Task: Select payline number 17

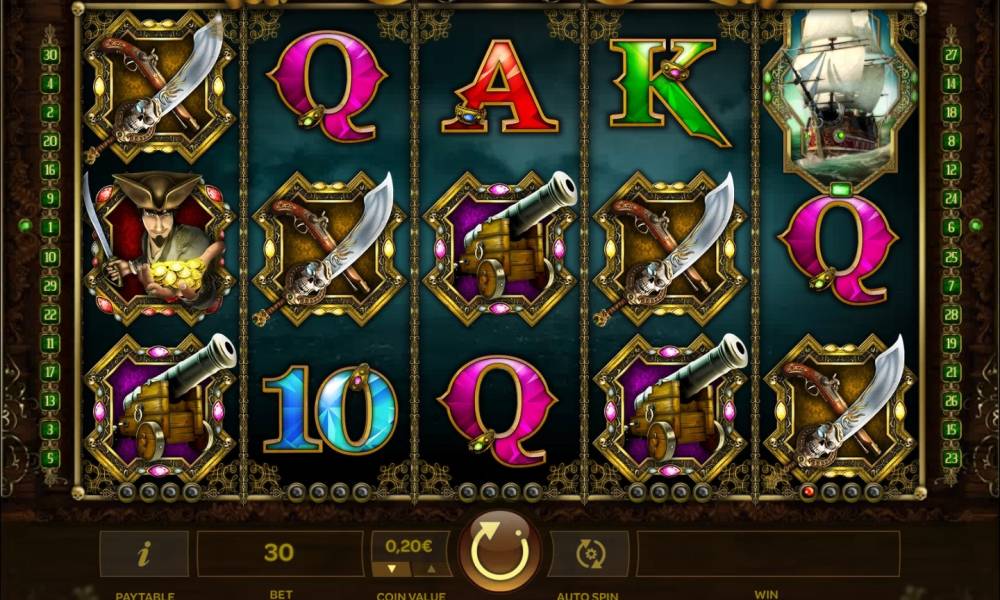Action: click(x=50, y=372)
